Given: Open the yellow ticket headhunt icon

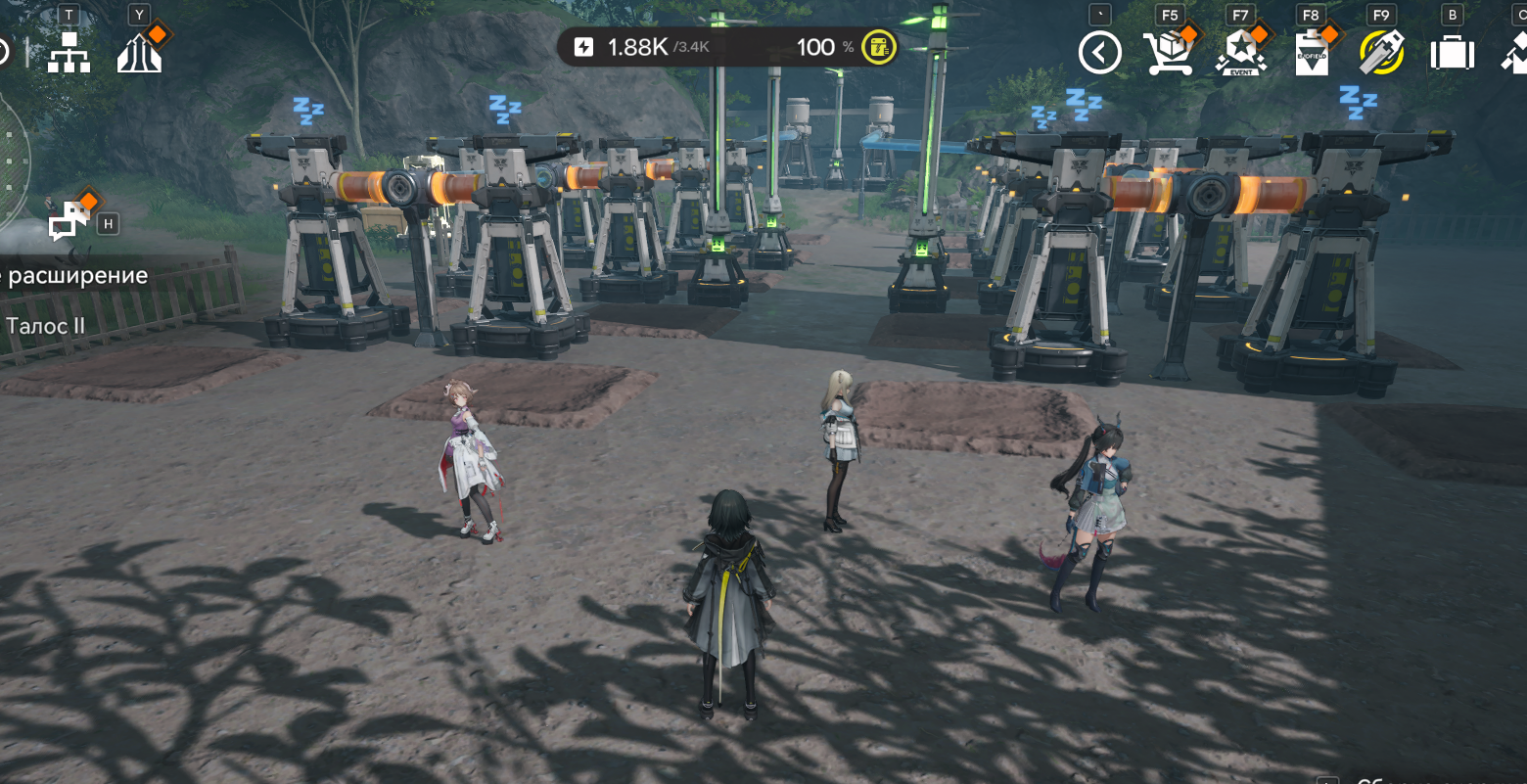Looking at the screenshot, I should [1381, 52].
